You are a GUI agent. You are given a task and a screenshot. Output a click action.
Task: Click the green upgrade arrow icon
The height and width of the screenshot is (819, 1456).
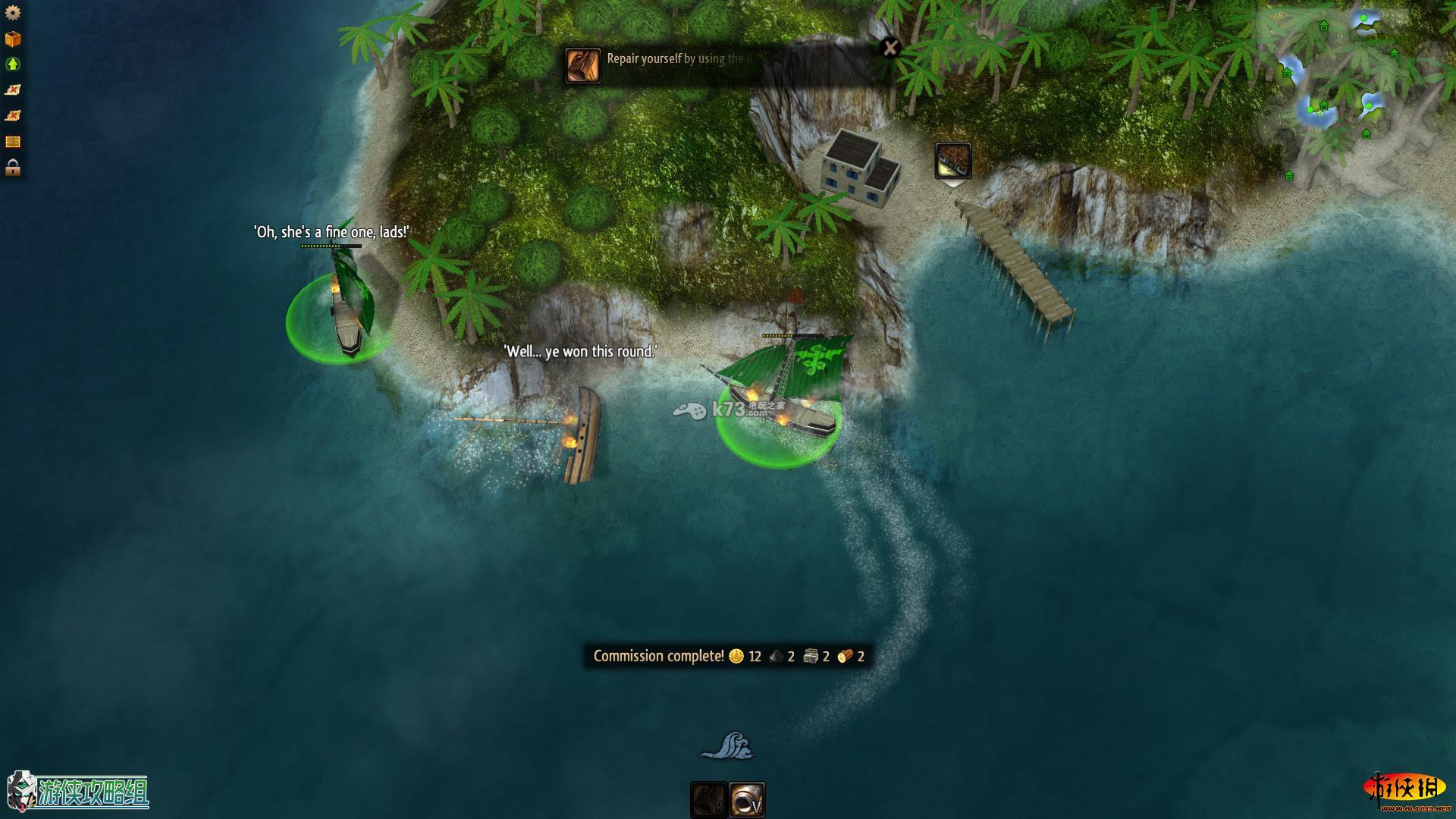click(13, 64)
